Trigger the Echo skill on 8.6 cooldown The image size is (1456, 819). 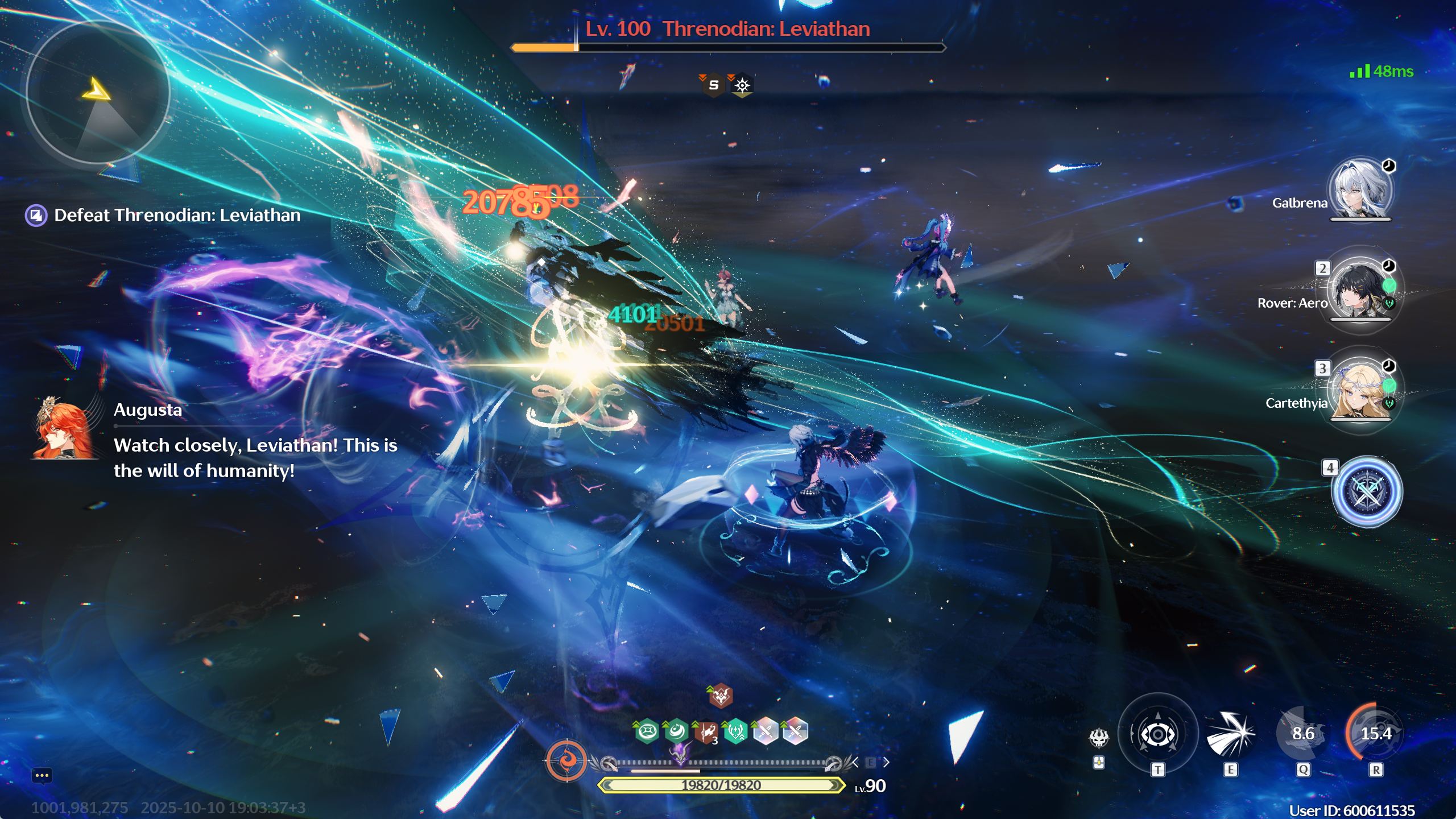click(x=1302, y=734)
